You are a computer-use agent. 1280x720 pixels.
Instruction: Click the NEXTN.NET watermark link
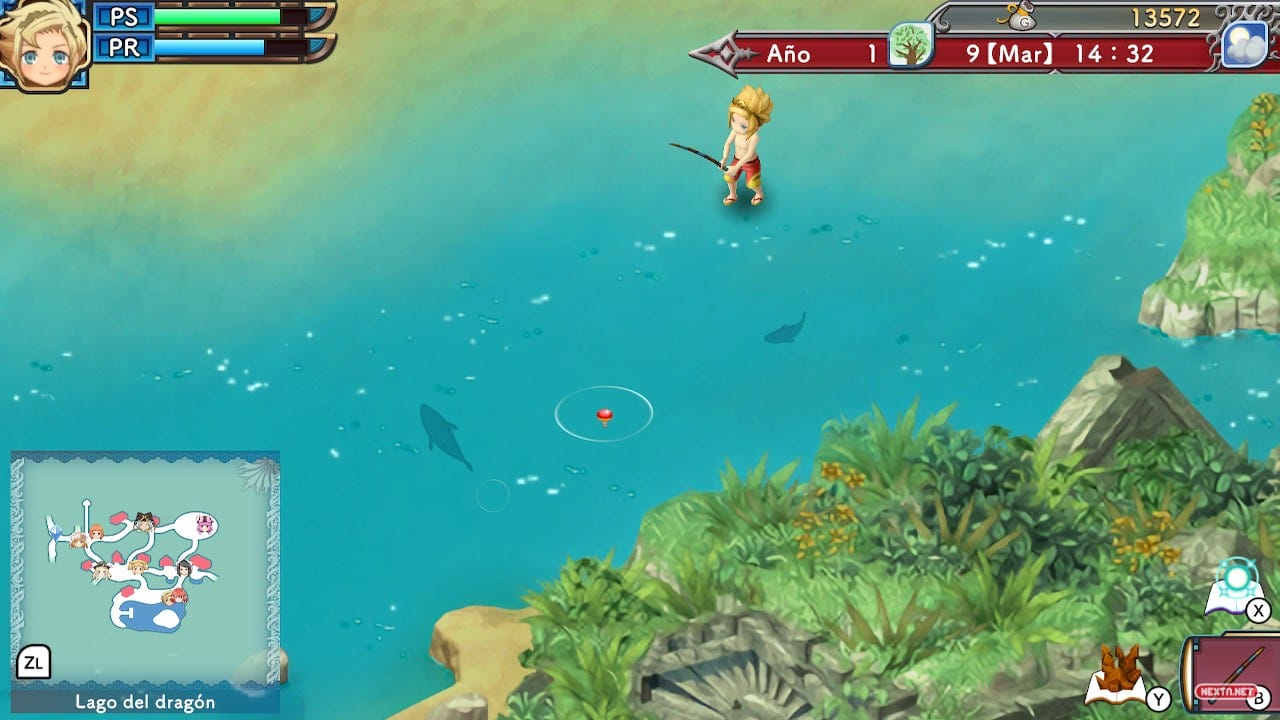click(1228, 691)
